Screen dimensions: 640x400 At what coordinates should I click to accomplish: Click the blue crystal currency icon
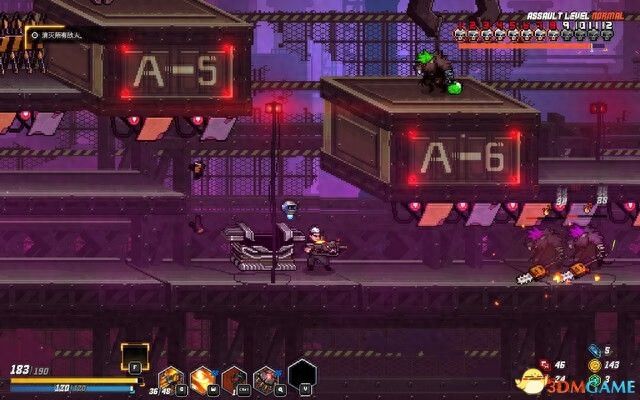coord(594,351)
